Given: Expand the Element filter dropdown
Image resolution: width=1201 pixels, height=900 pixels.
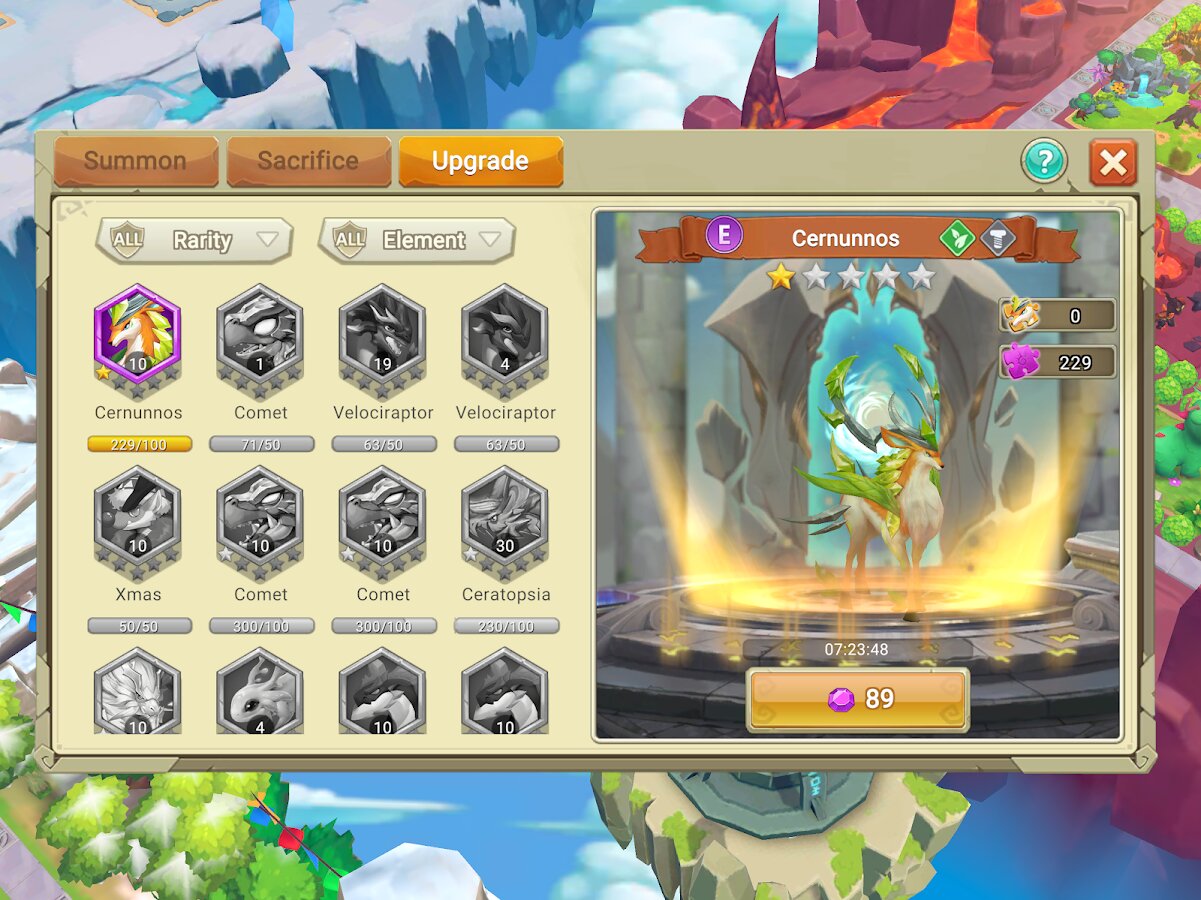Looking at the screenshot, I should pos(416,240).
